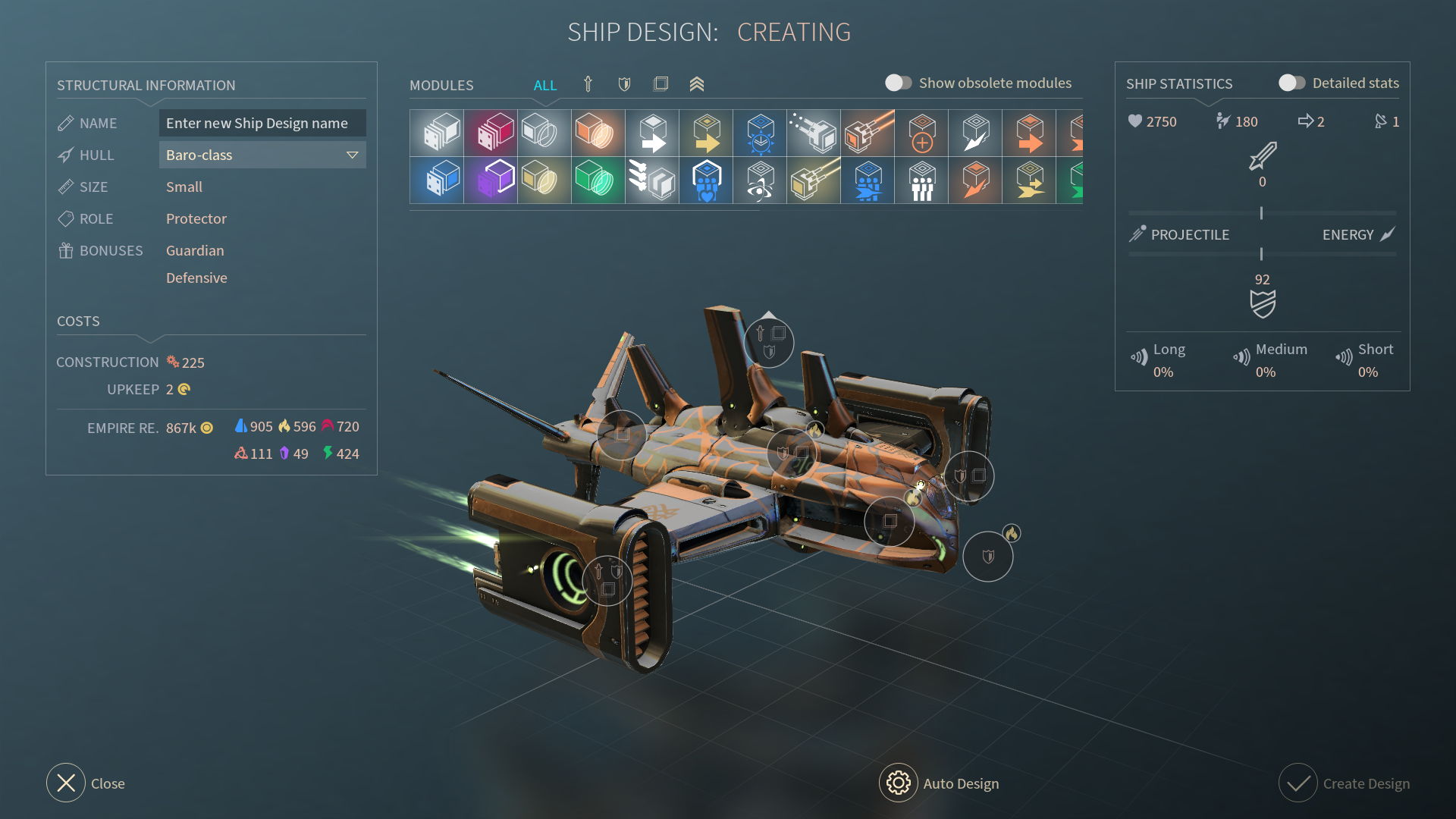Confirm with Create Design button
1456x819 pixels.
click(x=1298, y=783)
